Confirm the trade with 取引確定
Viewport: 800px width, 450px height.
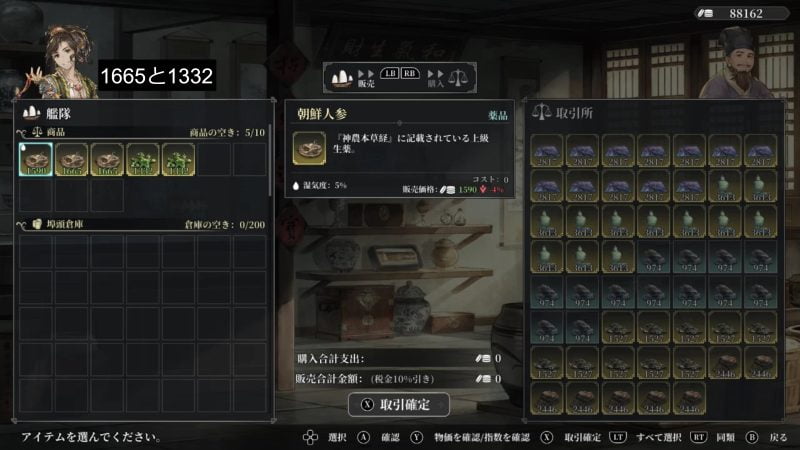coord(398,404)
